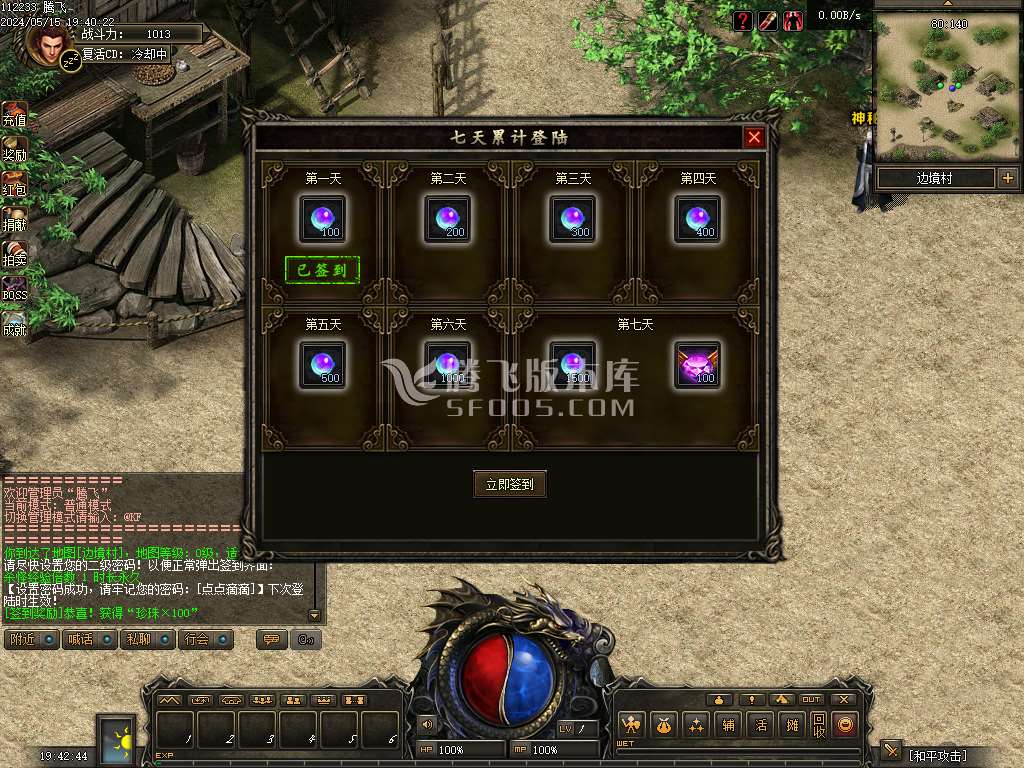Screen dimensions: 1024x768
Task: Click the OUT logout button
Action: pyautogui.click(x=811, y=699)
